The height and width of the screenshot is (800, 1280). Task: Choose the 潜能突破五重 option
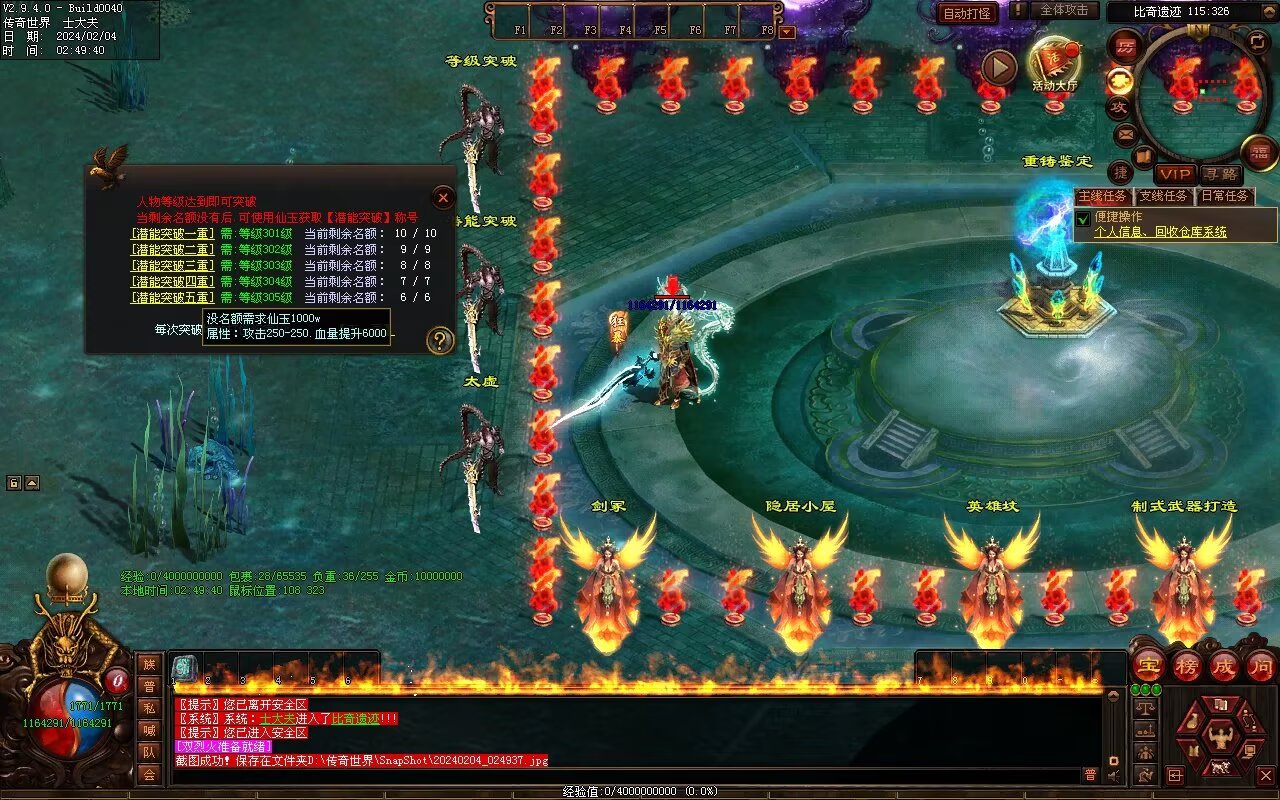pos(172,298)
